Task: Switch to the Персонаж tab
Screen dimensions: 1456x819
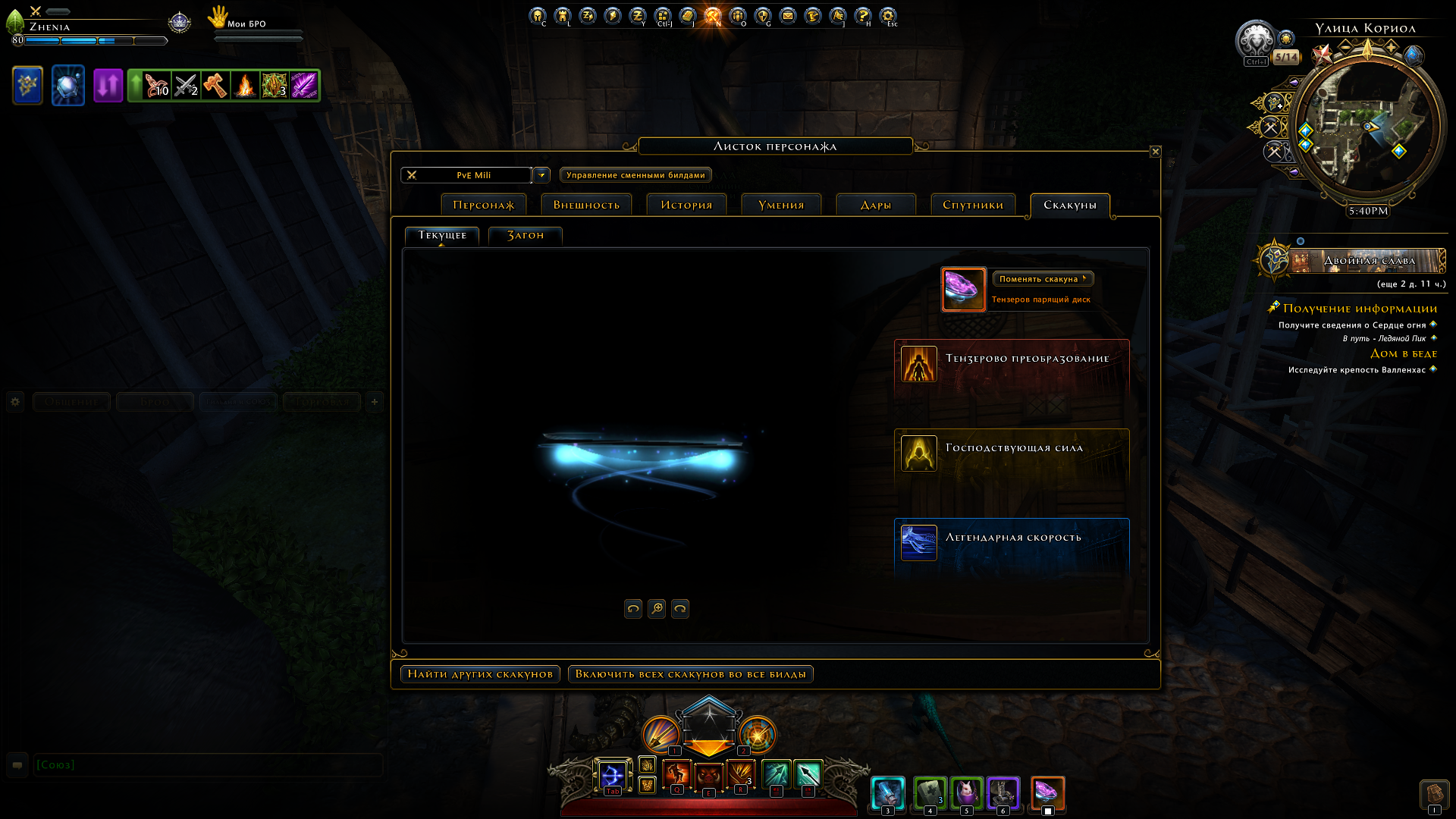Action: coord(483,205)
